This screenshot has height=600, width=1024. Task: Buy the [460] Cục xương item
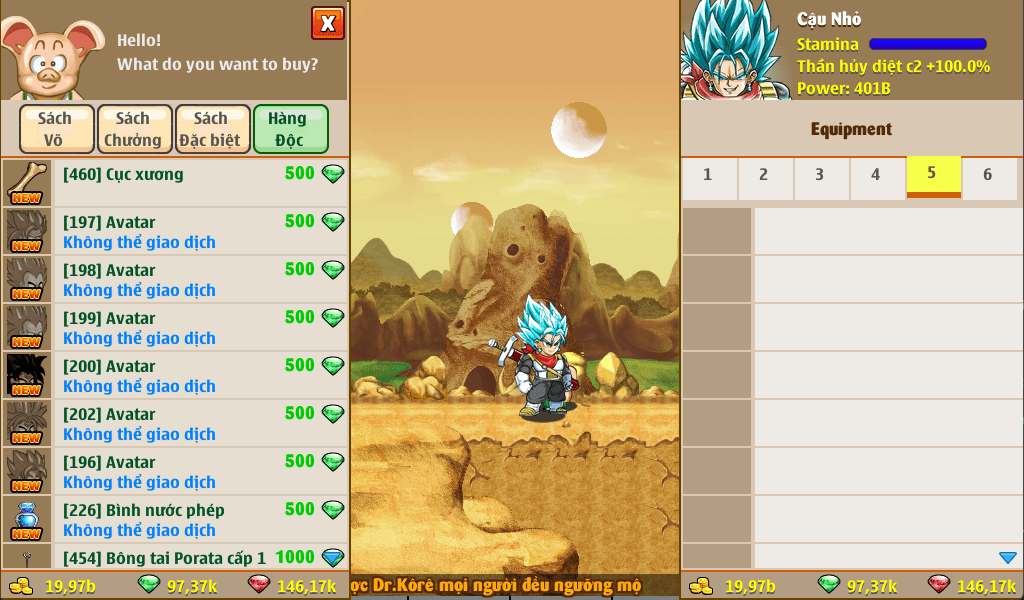[x=175, y=183]
